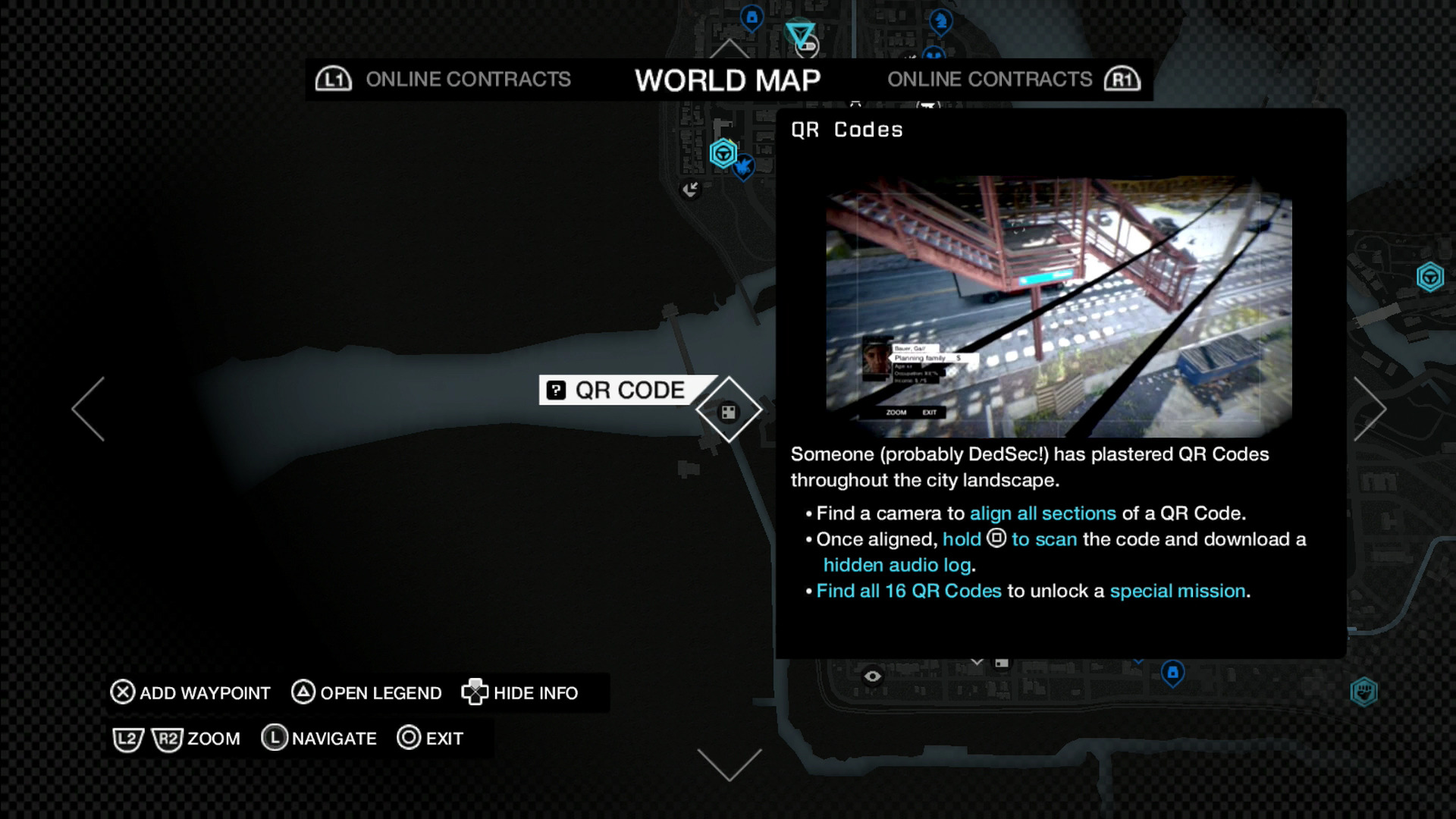Select the QR Code map marker
The image size is (1456, 819).
coord(729,411)
